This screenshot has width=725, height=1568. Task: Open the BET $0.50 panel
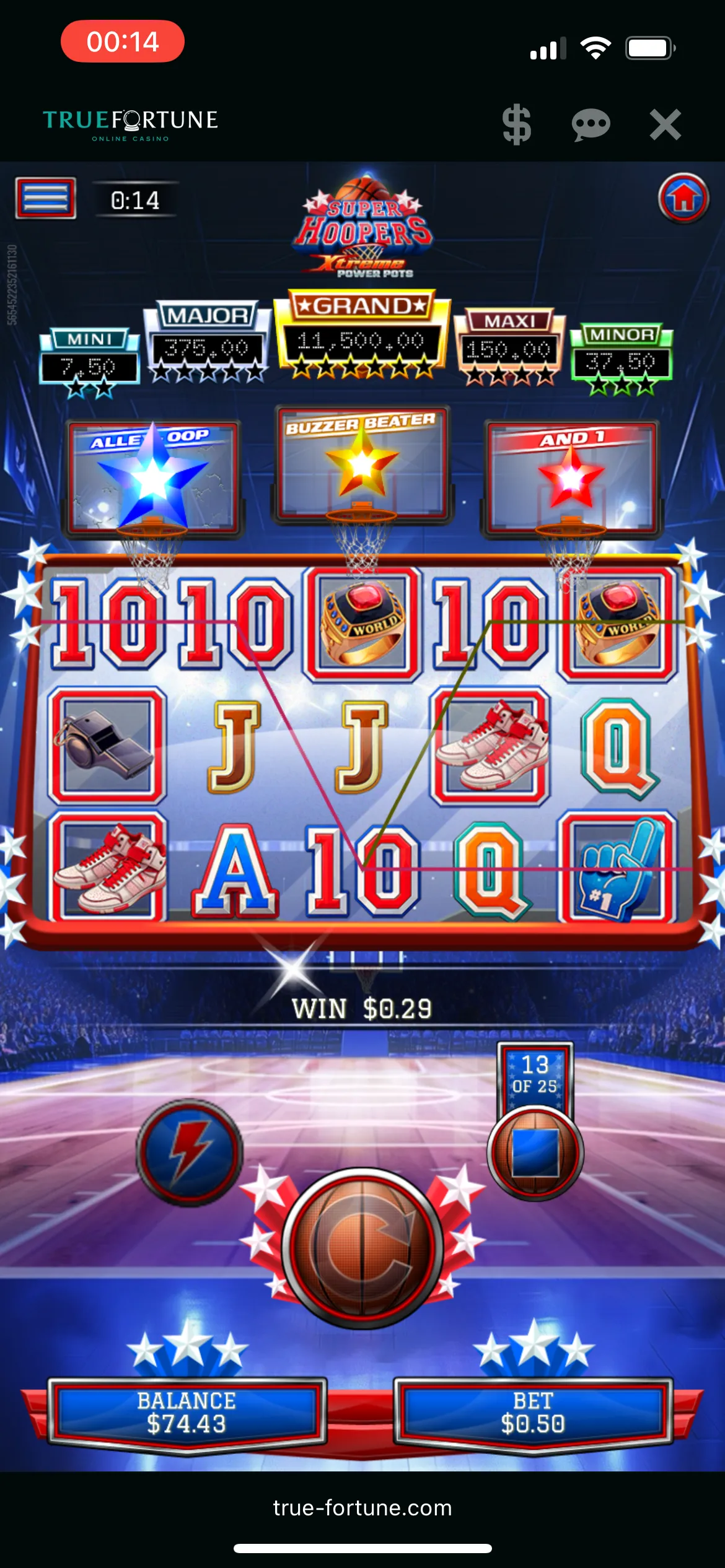click(533, 1413)
